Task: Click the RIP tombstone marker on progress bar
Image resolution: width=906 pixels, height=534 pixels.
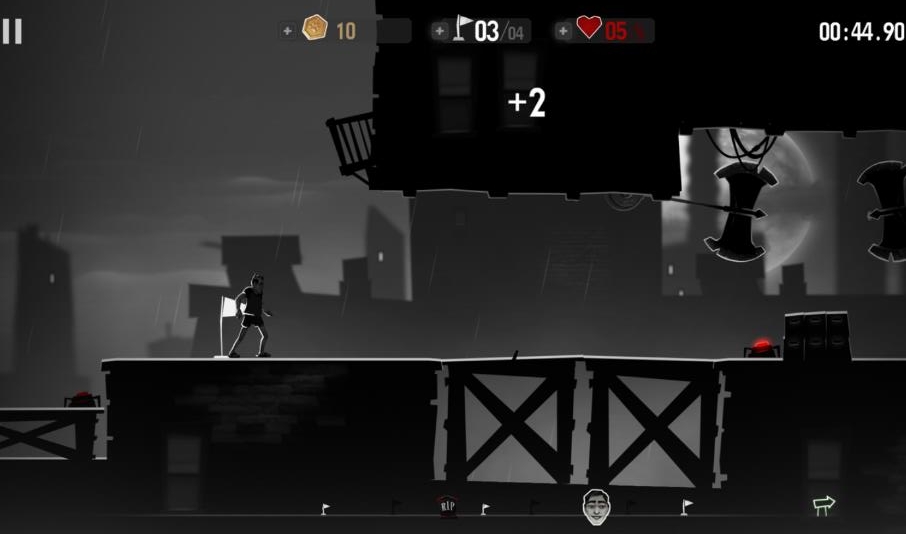Action: [x=448, y=507]
